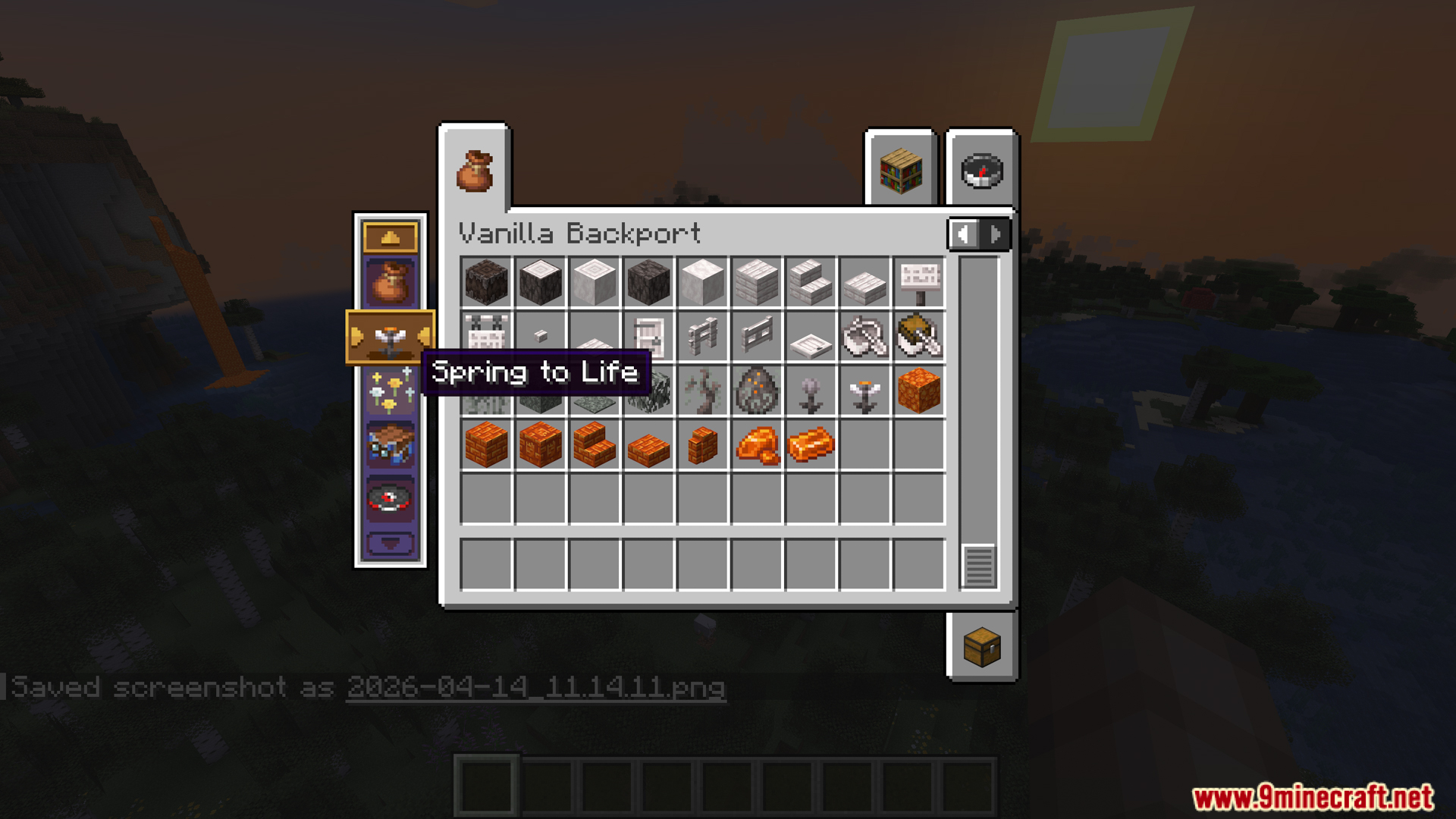
Task: Click the chest icon at bottom right
Action: coord(980,647)
